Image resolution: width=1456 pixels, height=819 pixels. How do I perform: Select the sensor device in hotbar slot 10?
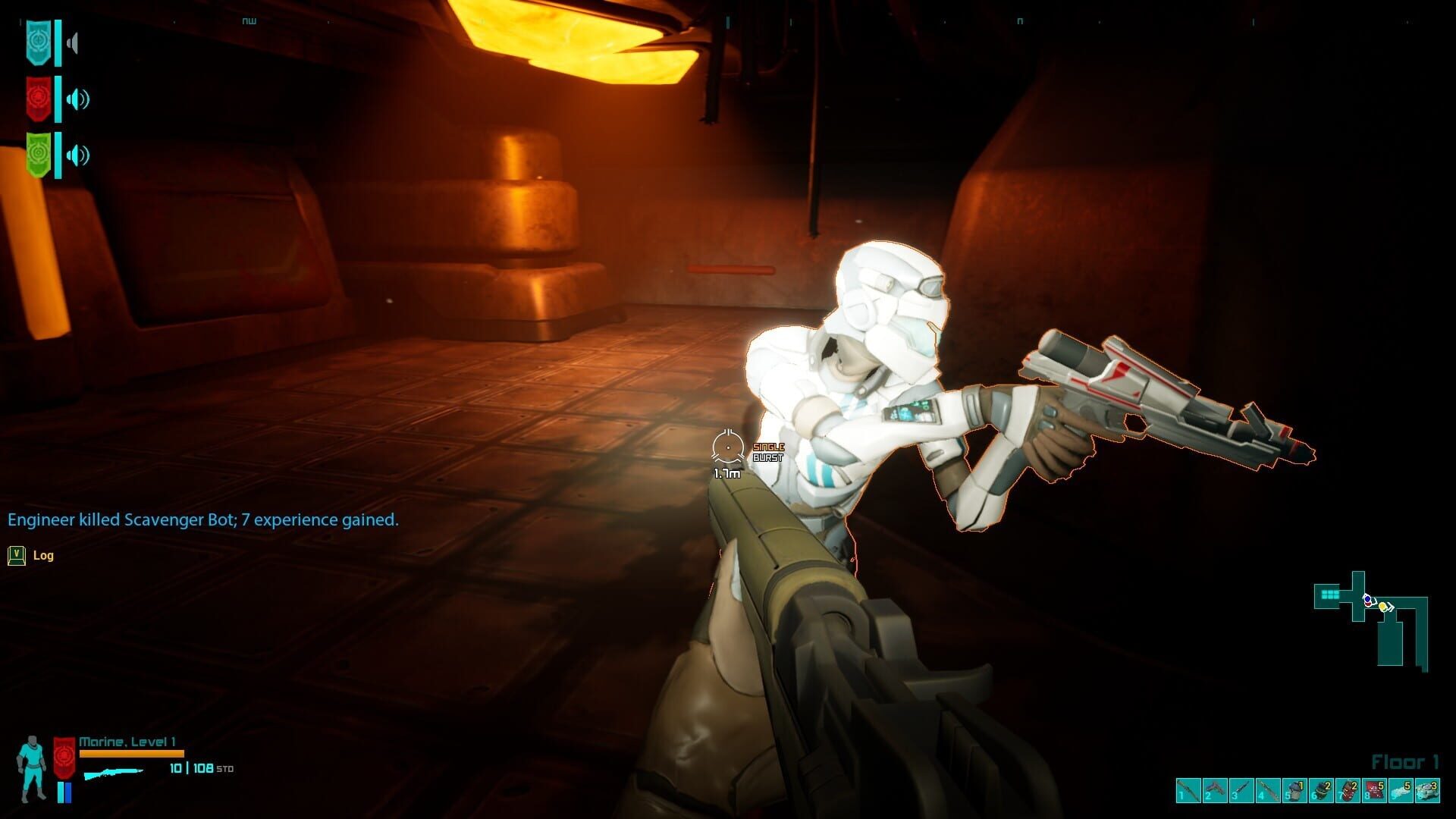(1426, 790)
